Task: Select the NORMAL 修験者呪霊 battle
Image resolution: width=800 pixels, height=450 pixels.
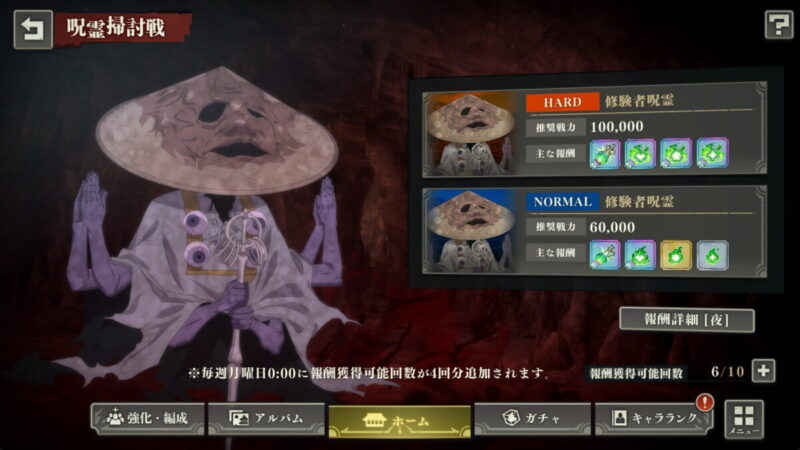Action: pos(595,232)
